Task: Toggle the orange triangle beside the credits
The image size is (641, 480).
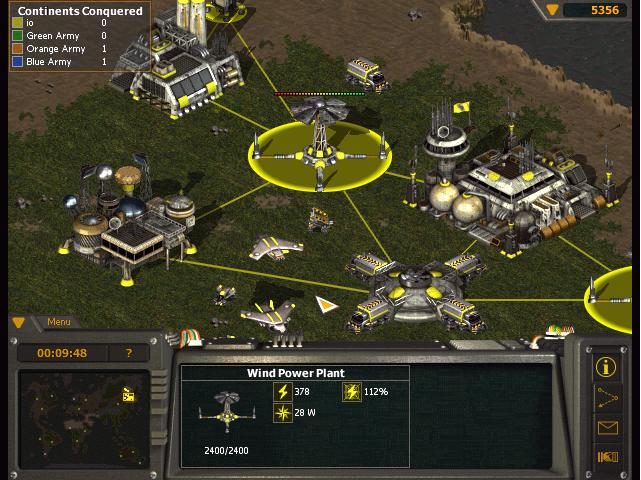Action: click(552, 9)
